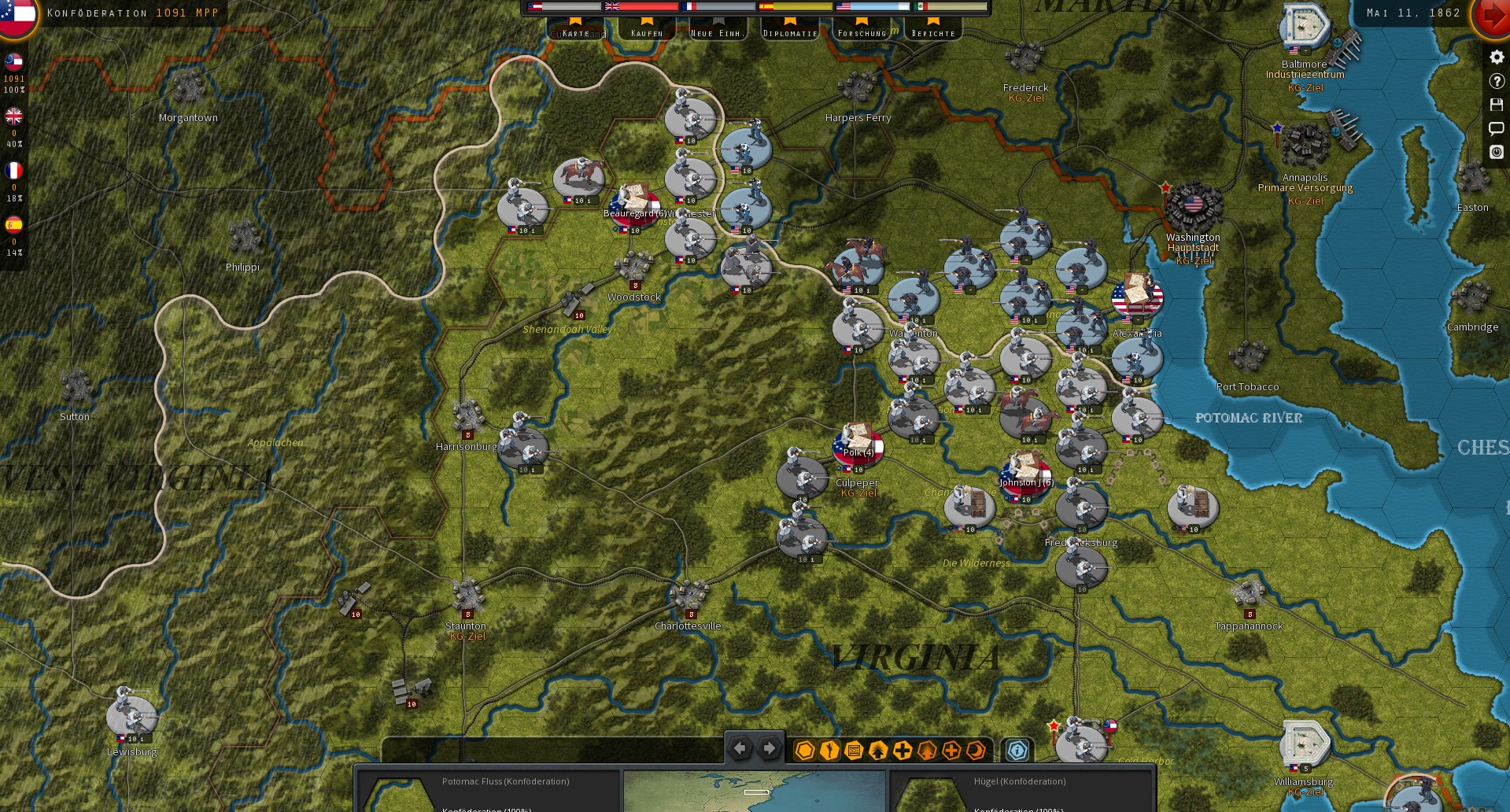Open the Diplomatie menu
Image resolution: width=1510 pixels, height=812 pixels.
point(788,33)
